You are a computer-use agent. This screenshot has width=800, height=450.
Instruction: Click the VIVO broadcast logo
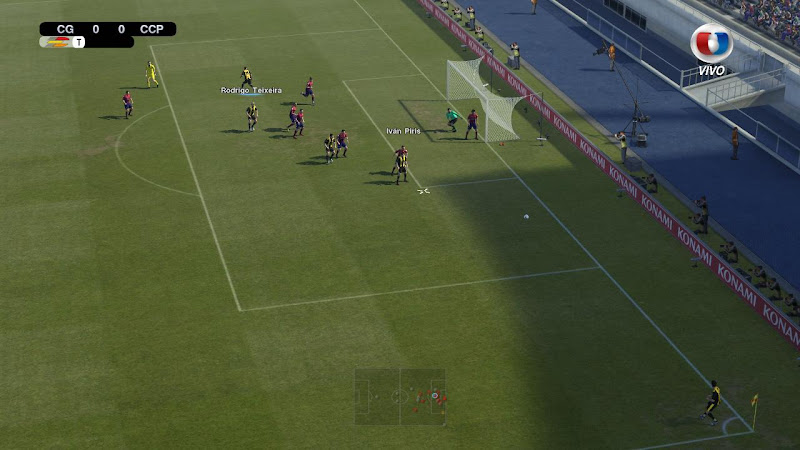pos(711,48)
